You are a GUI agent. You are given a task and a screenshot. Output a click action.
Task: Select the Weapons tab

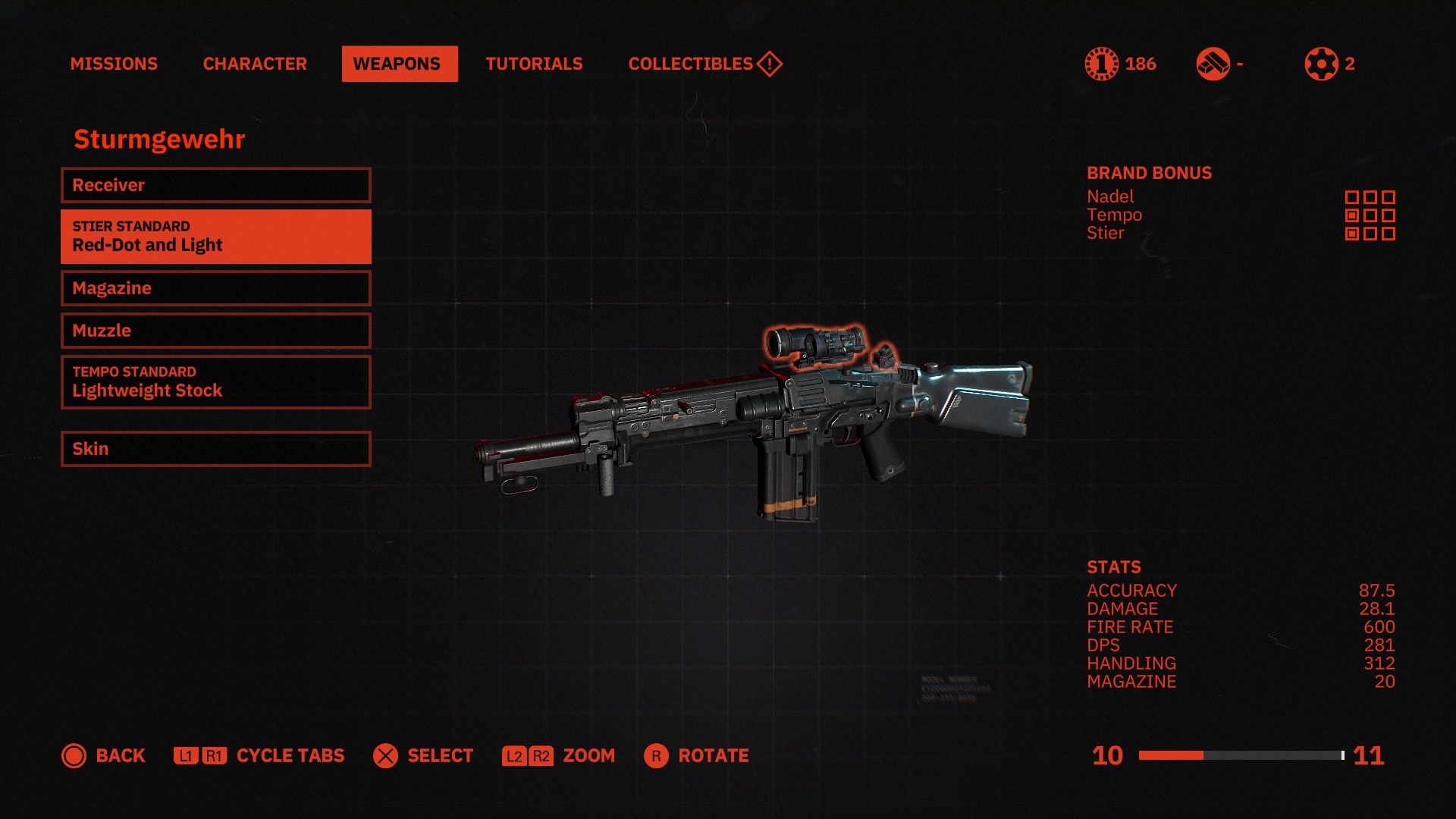coord(399,64)
